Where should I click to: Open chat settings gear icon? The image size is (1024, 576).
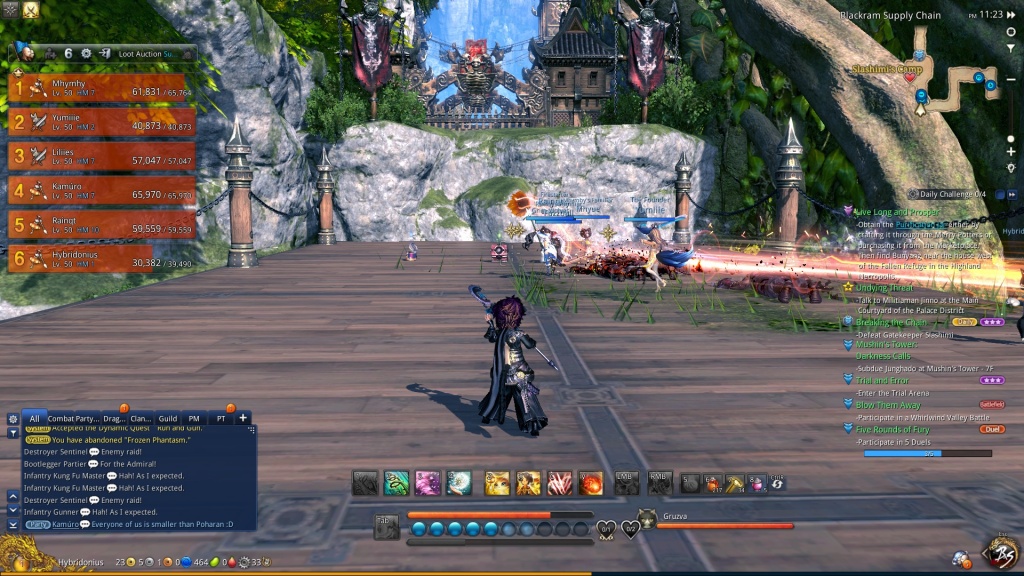point(12,419)
